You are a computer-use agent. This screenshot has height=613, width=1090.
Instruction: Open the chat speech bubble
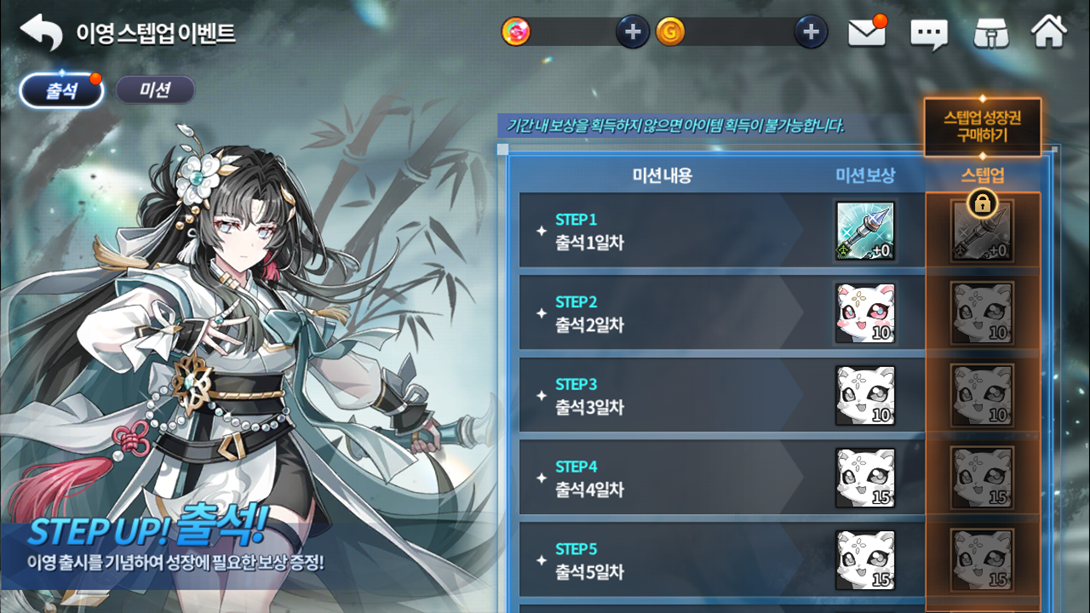[x=929, y=34]
